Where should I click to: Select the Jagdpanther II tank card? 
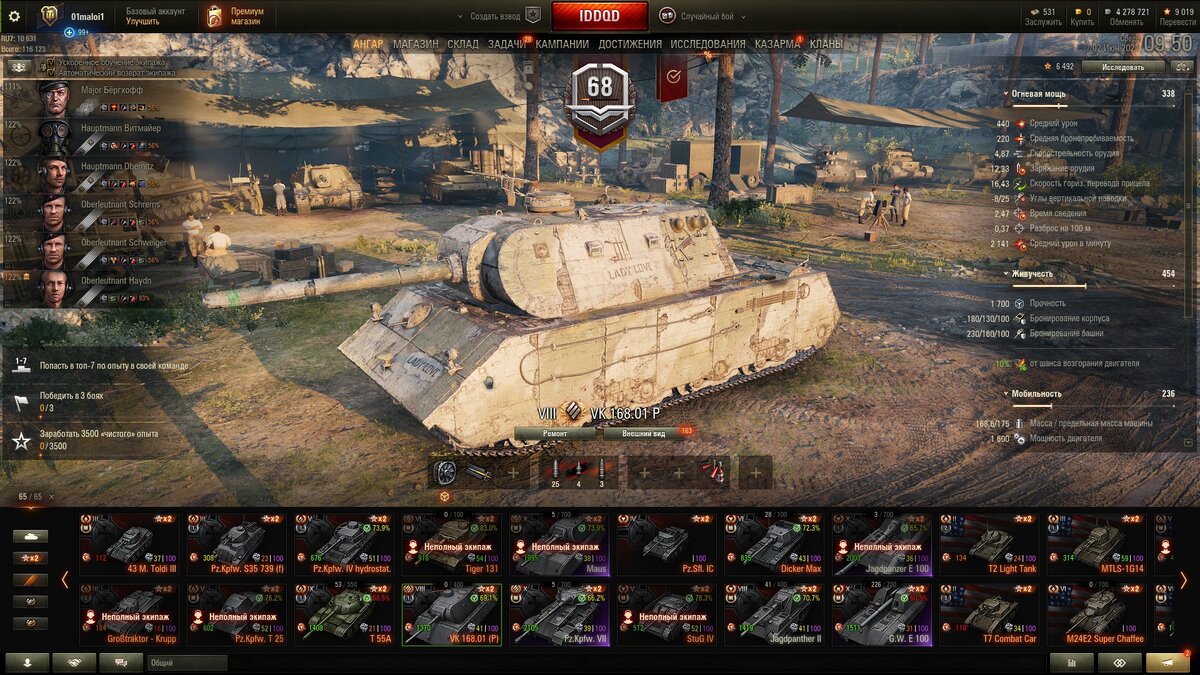775,615
